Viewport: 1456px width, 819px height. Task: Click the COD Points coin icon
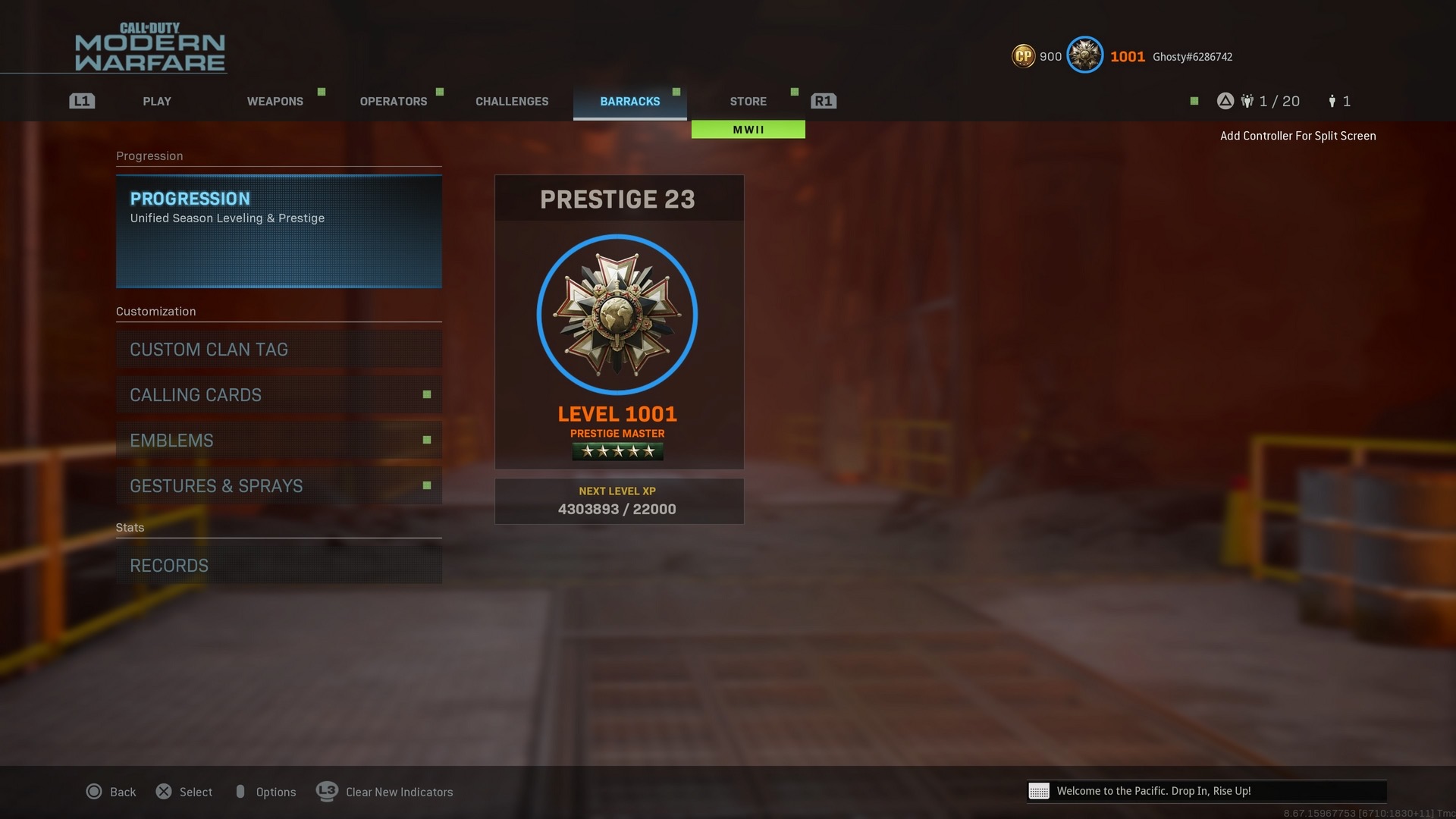[x=1023, y=56]
